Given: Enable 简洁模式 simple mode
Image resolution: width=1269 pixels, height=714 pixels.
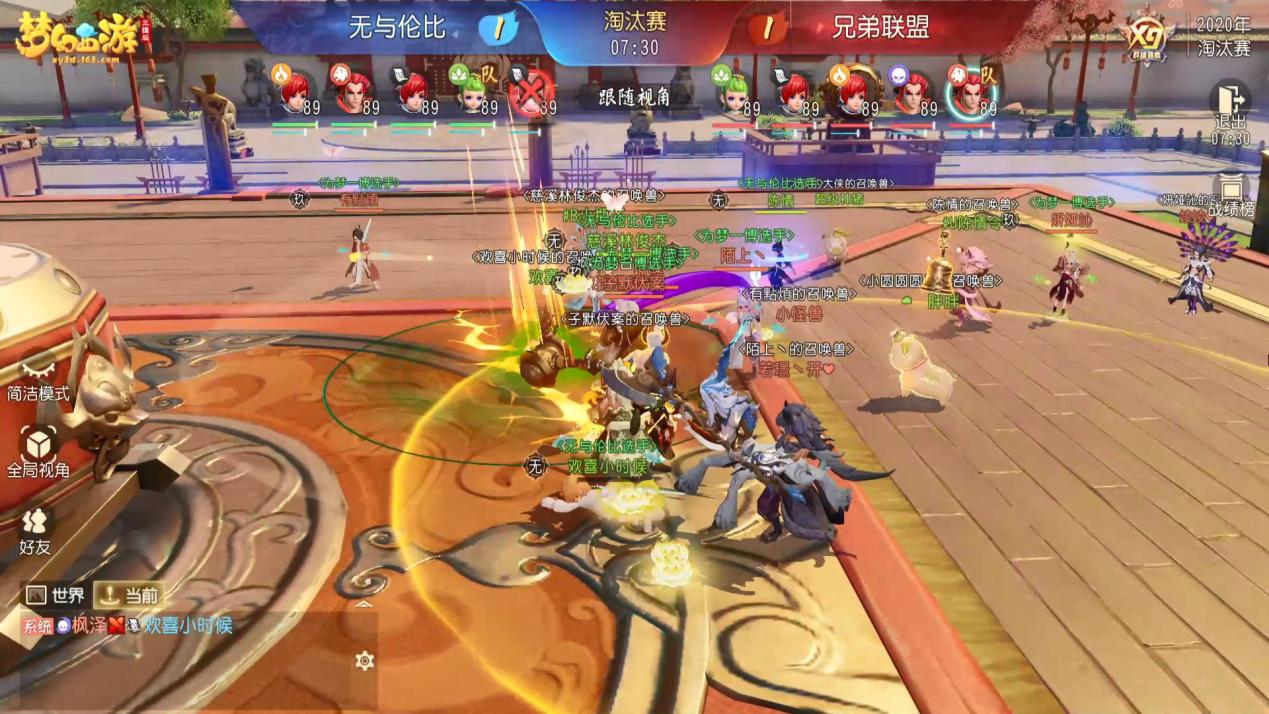Looking at the screenshot, I should (38, 380).
